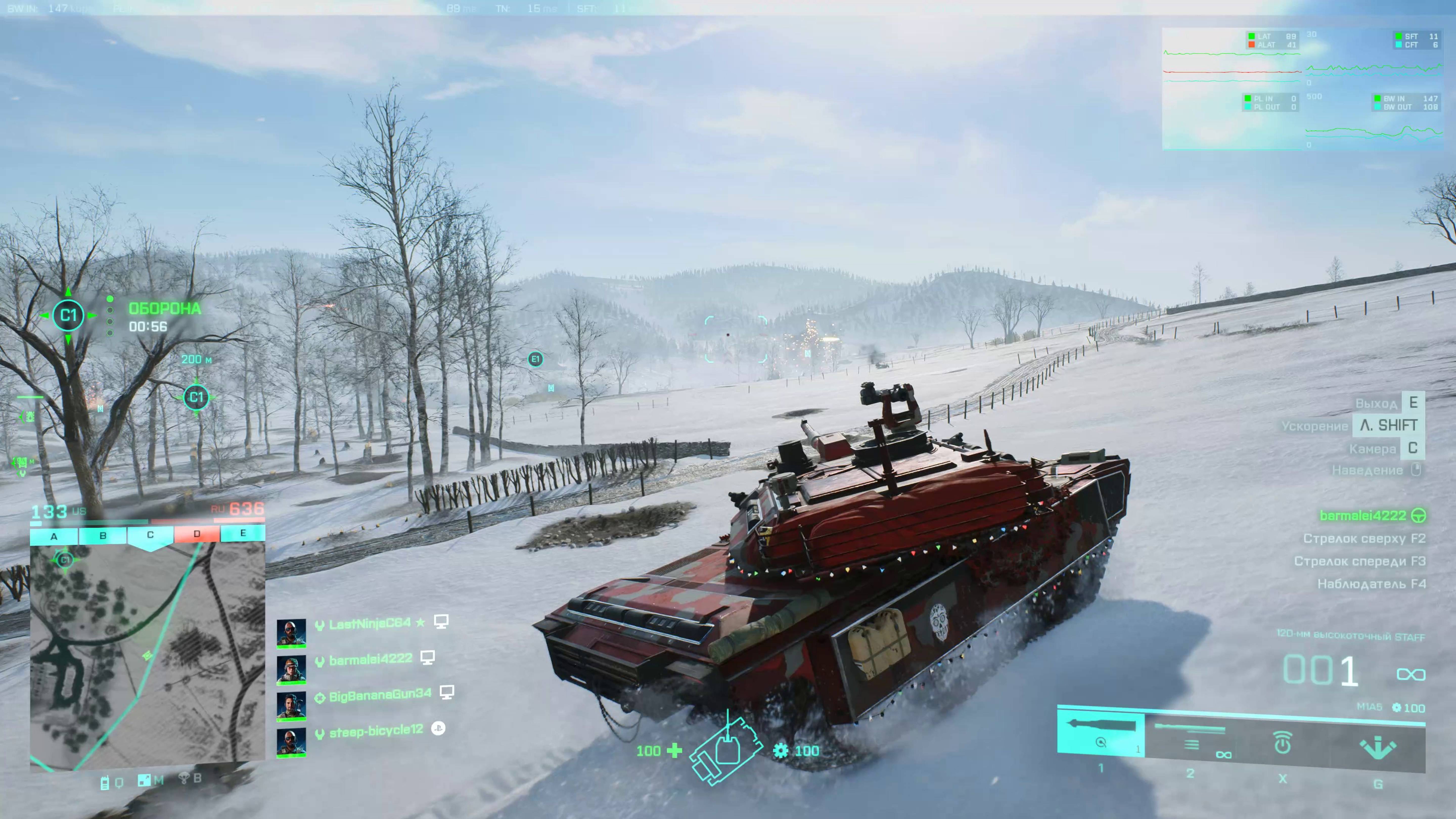Trigger the downward arrow countermeasure ability
The width and height of the screenshot is (1456, 819).
pyautogui.click(x=1377, y=747)
